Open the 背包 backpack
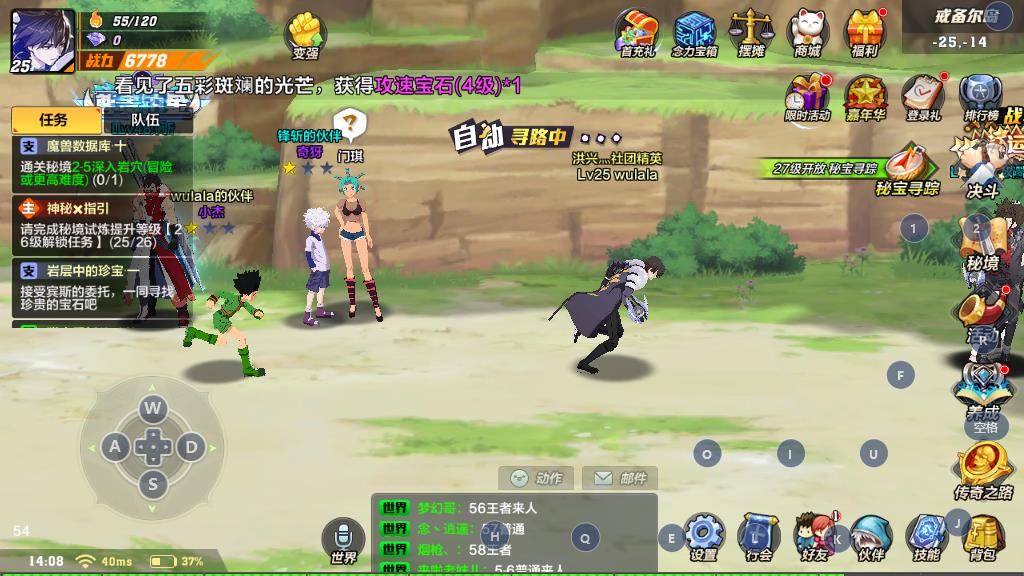The width and height of the screenshot is (1024, 576). pos(982,537)
